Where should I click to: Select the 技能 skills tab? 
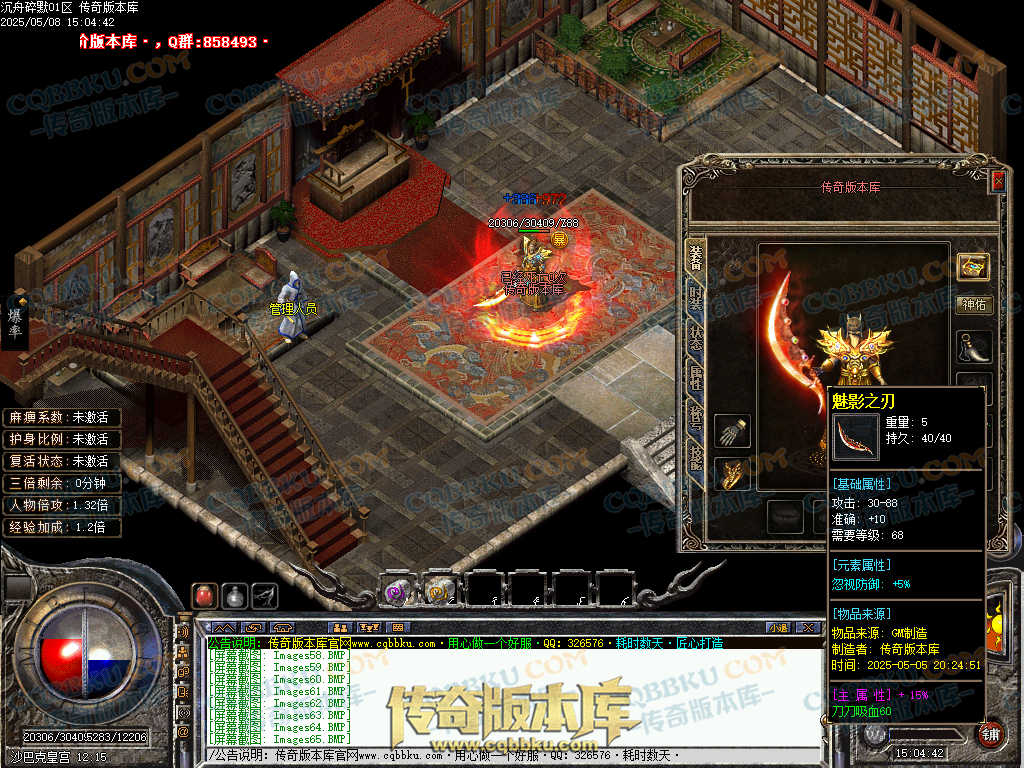coord(695,457)
